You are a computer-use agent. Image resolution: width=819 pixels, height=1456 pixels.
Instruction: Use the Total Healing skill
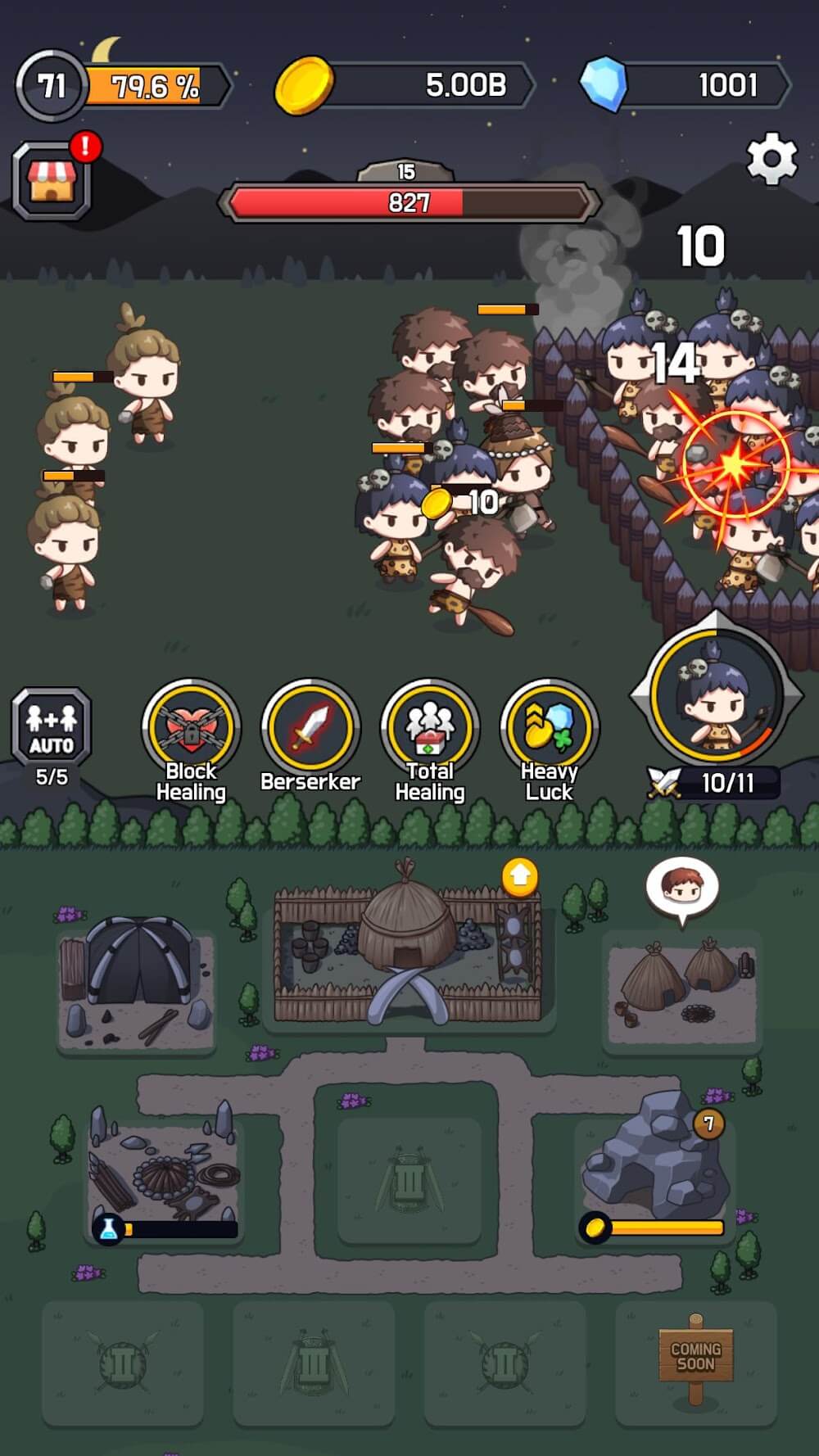(430, 727)
